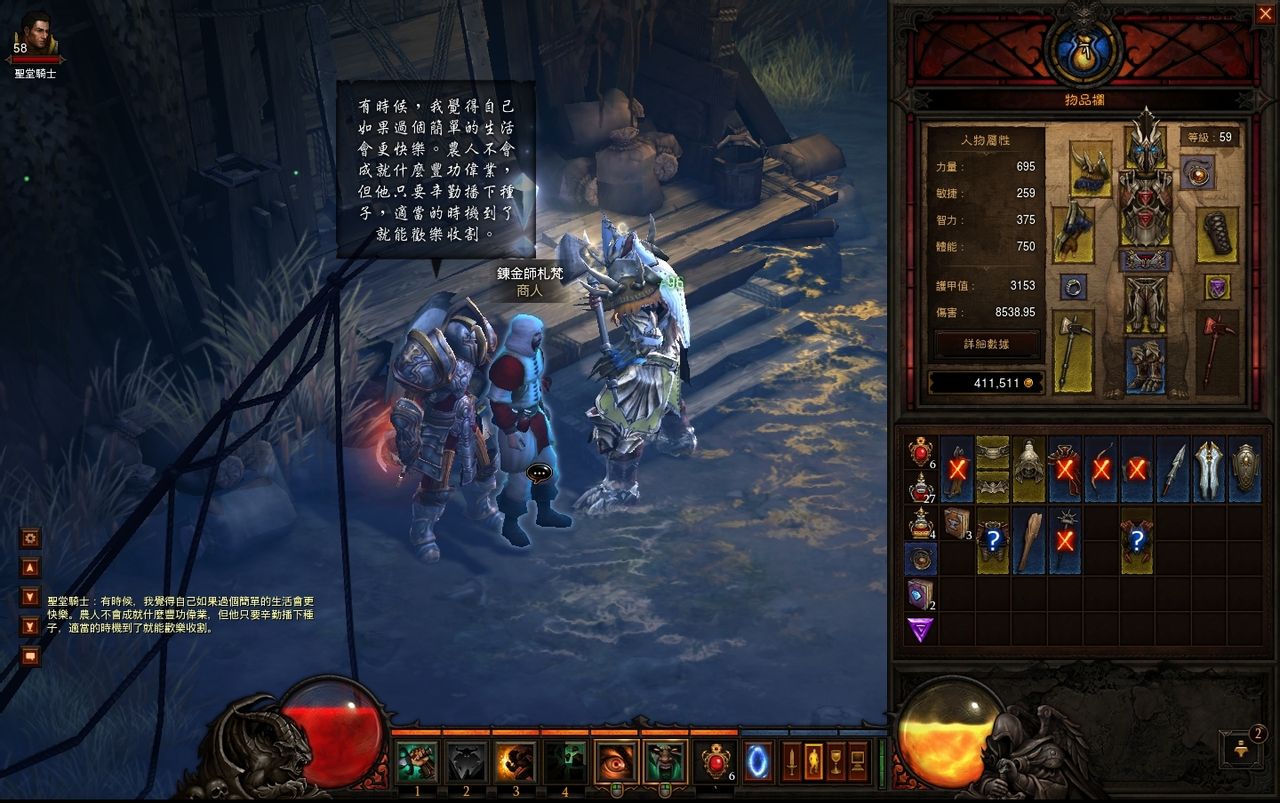Viewport: 1280px width, 803px height.
Task: Activate skill in hotbar slot 1
Action: pos(417,762)
